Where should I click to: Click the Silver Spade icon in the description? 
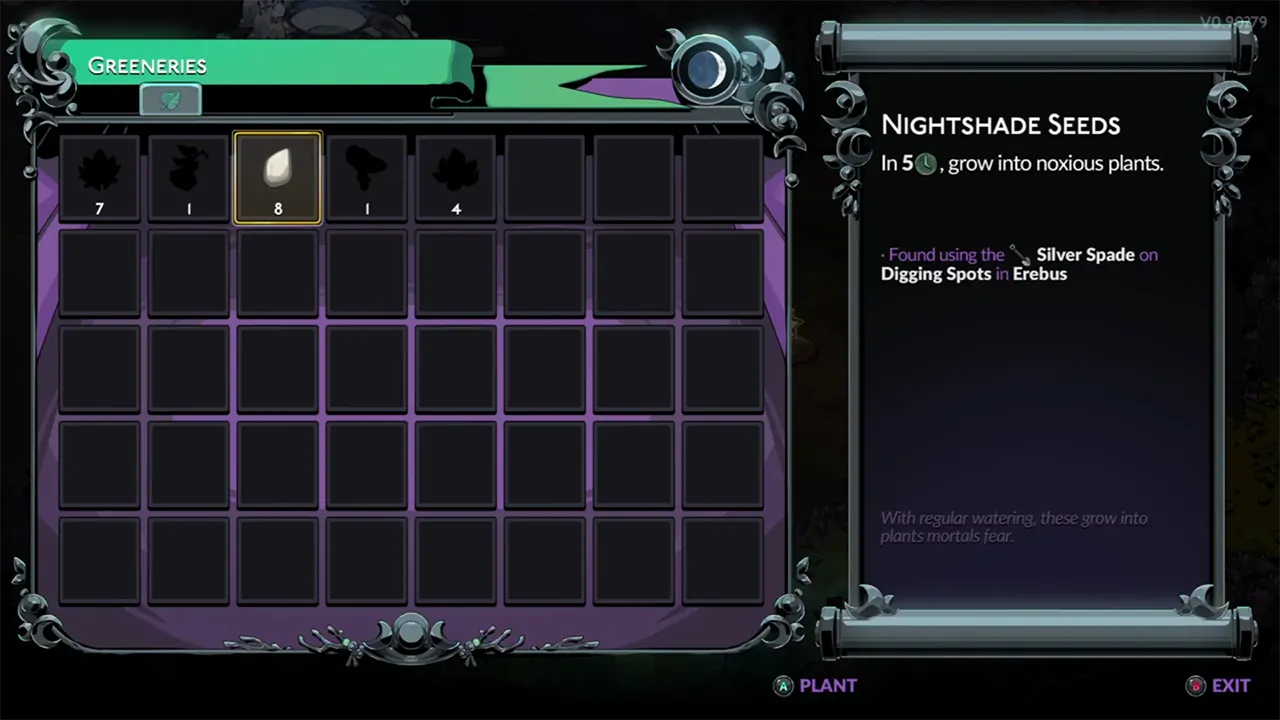[1019, 256]
